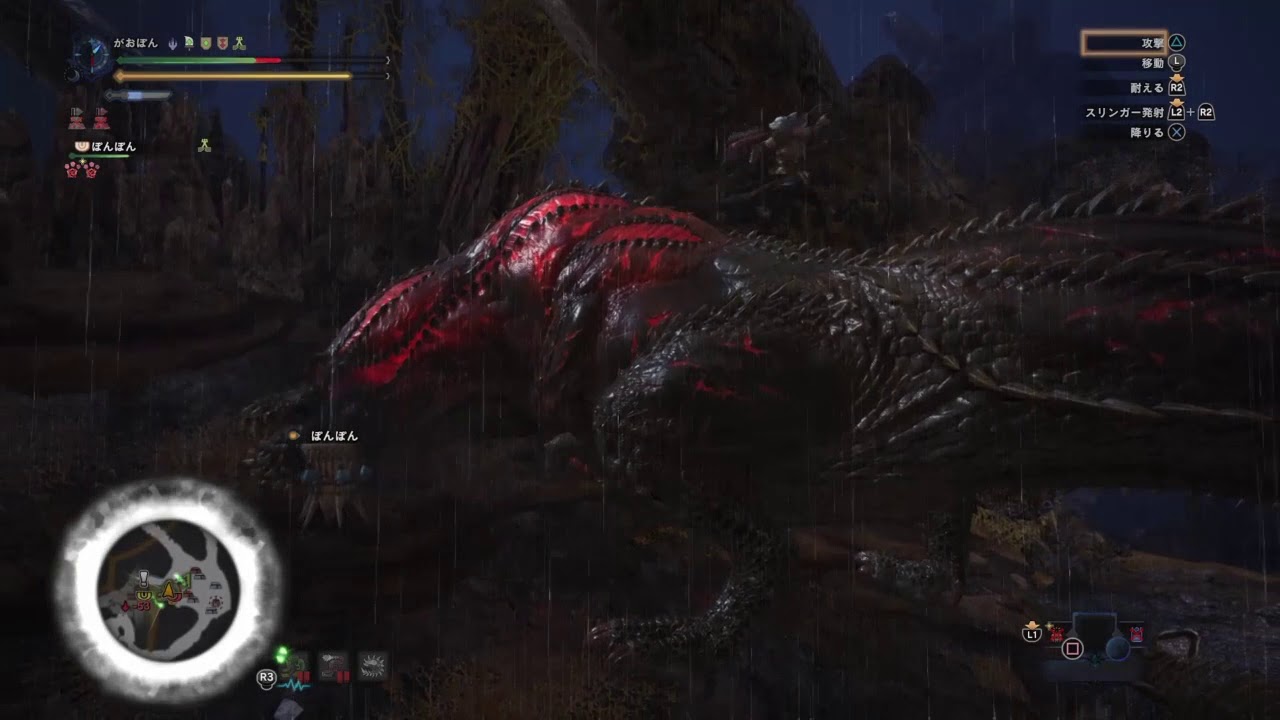Tap the red trap item icon near L1
The image size is (1280, 720).
(1056, 634)
